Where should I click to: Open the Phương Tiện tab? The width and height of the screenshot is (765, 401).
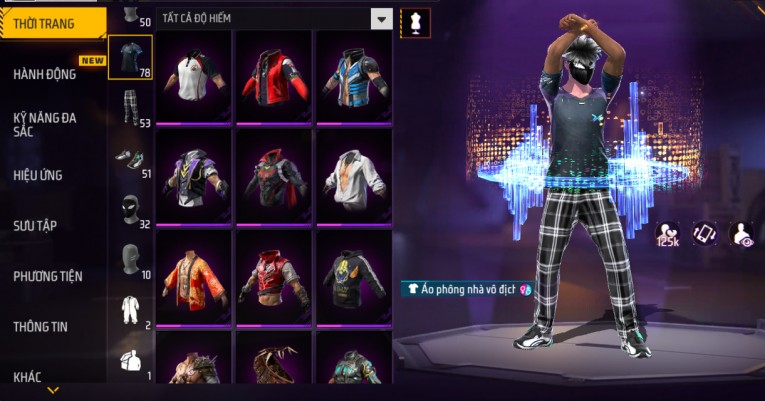(x=48, y=276)
